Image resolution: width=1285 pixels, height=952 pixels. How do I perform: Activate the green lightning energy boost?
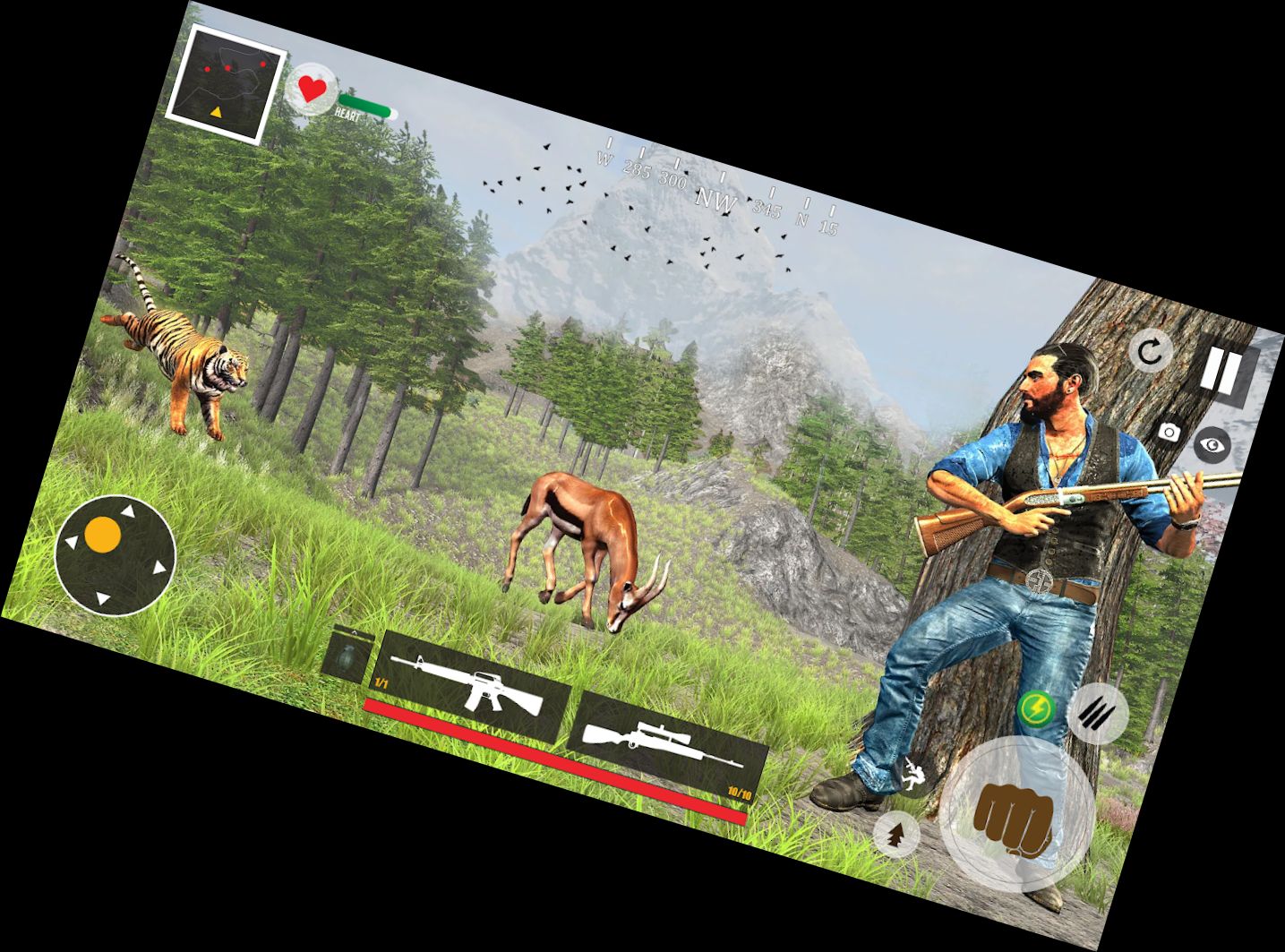pos(1036,710)
